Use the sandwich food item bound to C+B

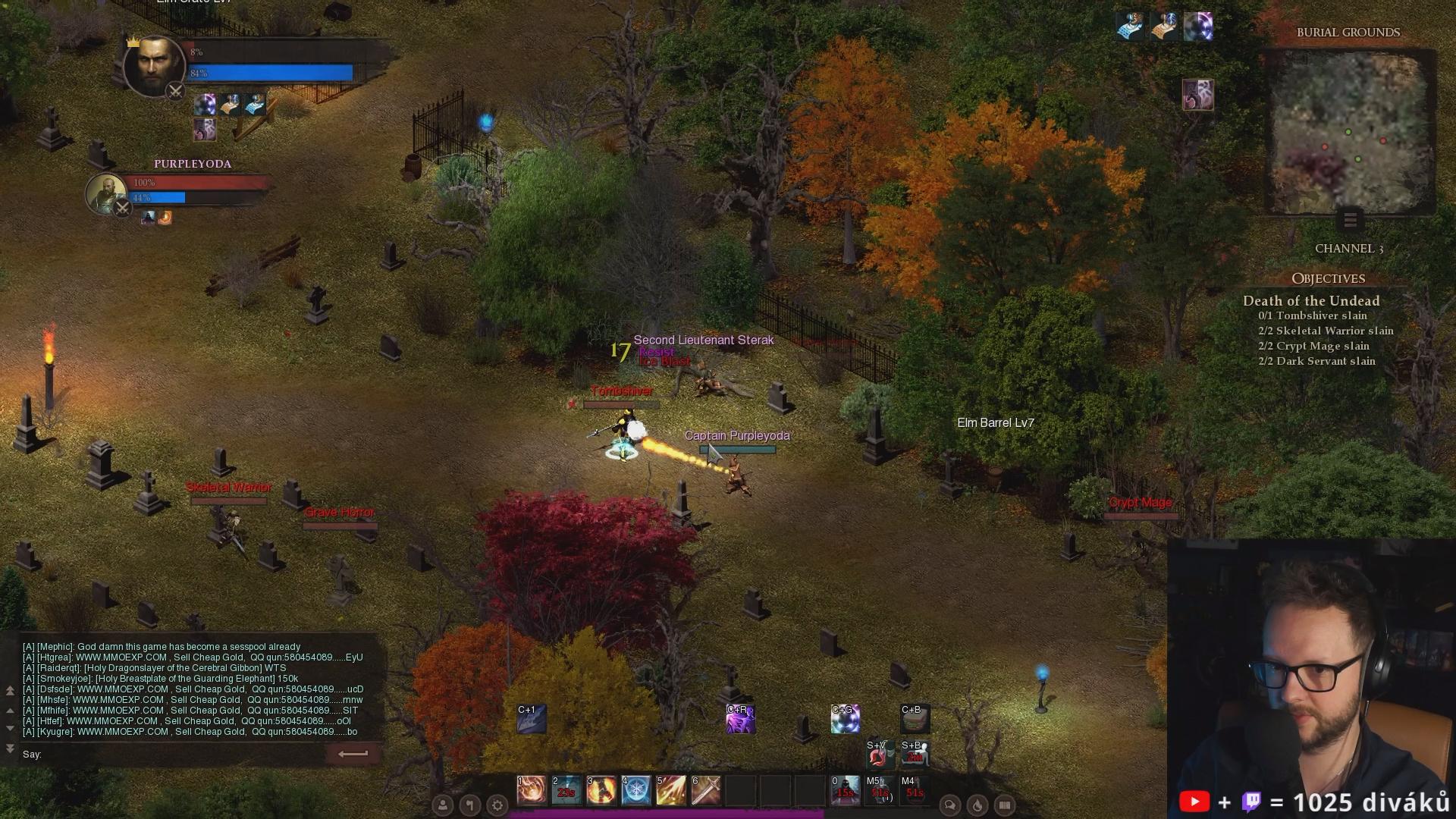(915, 719)
